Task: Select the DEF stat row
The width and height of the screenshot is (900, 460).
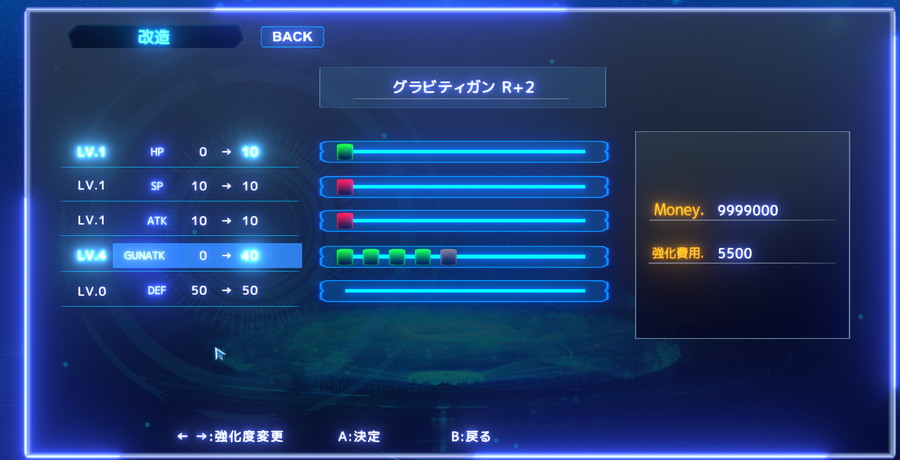Action: (180, 290)
